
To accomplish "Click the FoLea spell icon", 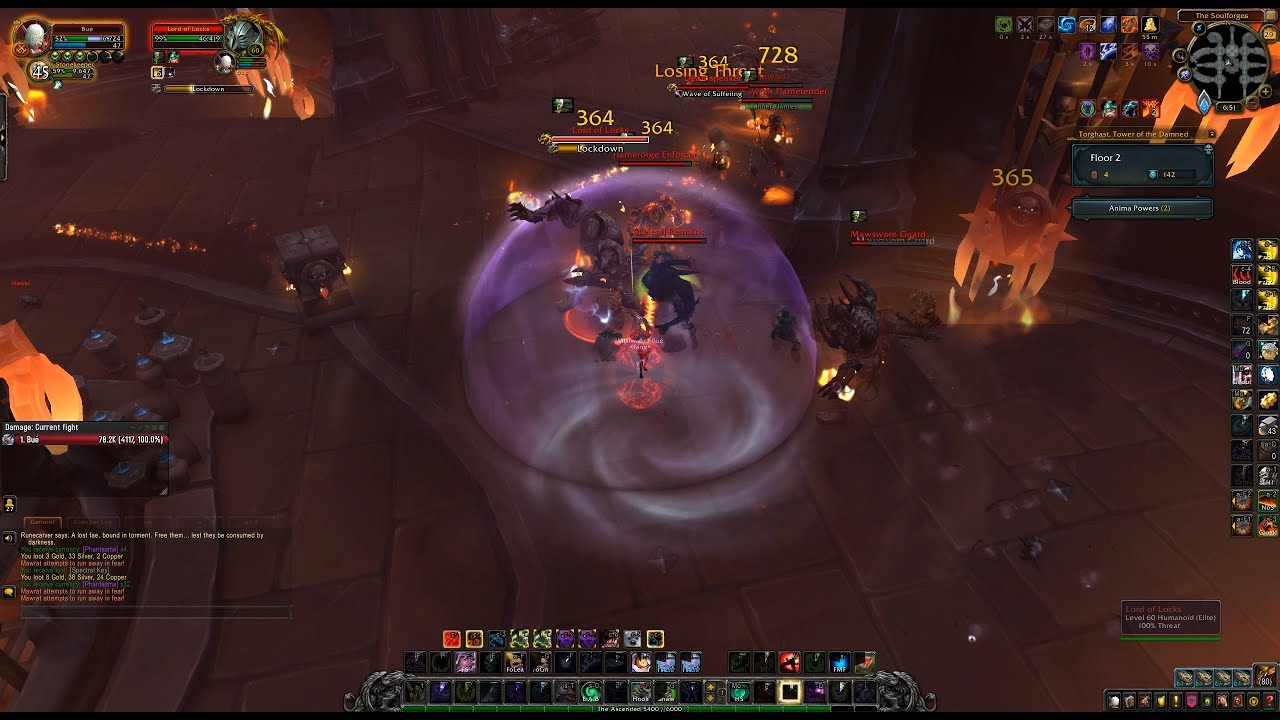I will (516, 662).
